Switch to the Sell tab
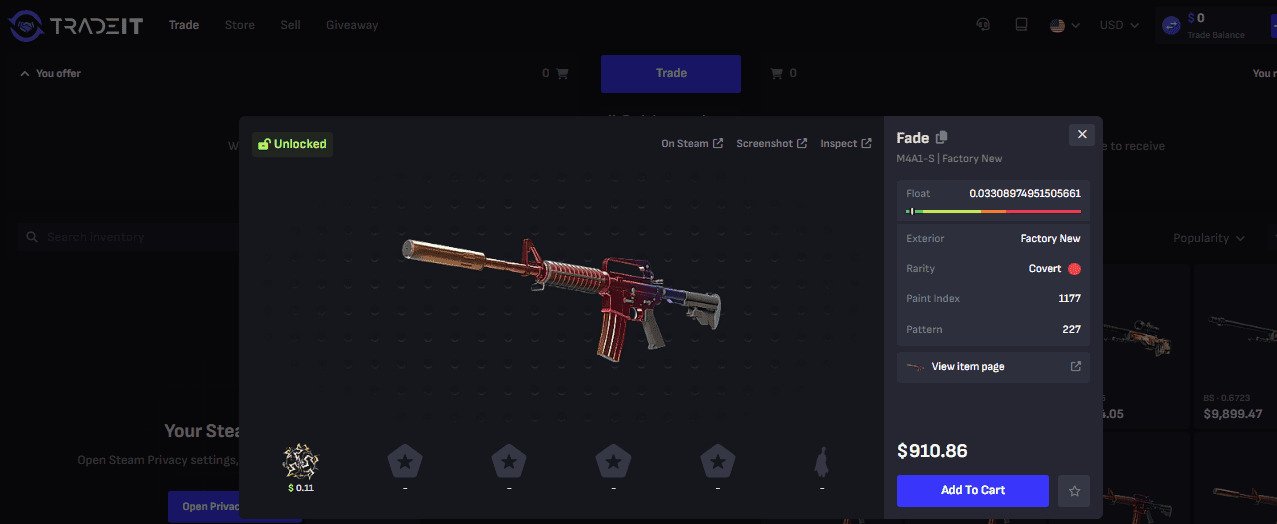This screenshot has height=524, width=1277. tap(290, 25)
